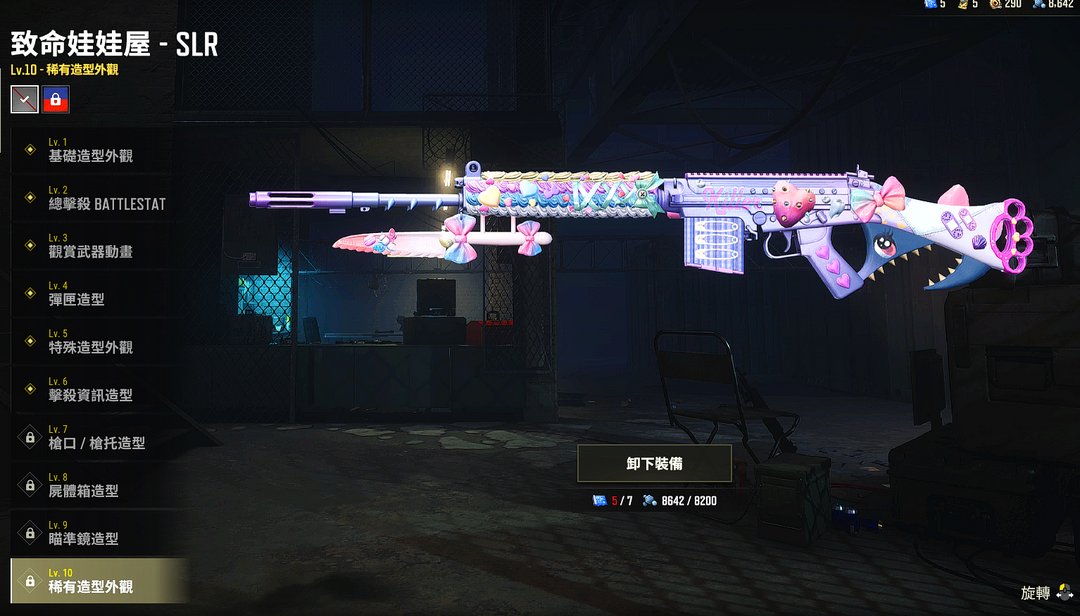Select Lv. 4 彈匣造型 option
Viewport: 1080px width, 616px height.
pyautogui.click(x=95, y=294)
